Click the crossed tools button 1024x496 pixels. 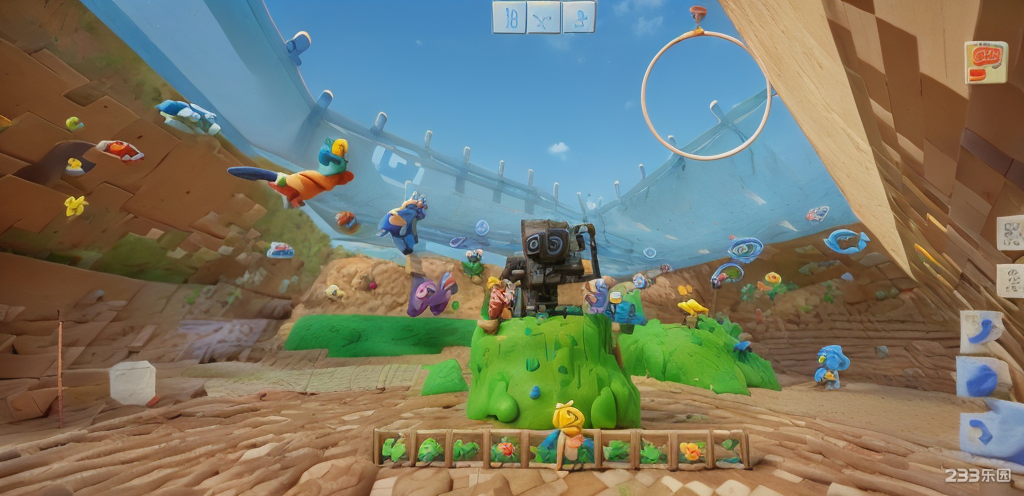[x=544, y=17]
